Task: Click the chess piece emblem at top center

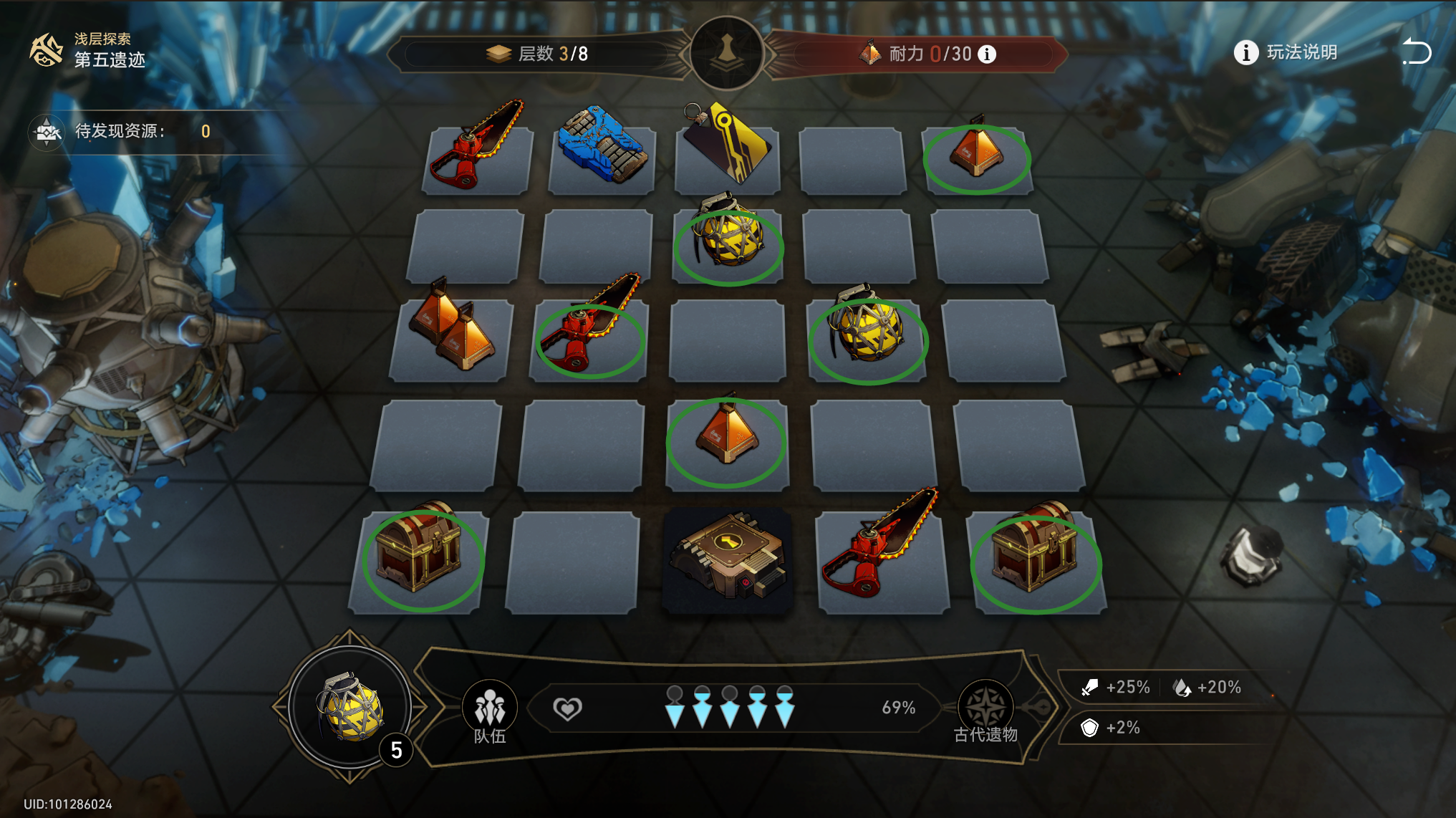Action: point(727,53)
